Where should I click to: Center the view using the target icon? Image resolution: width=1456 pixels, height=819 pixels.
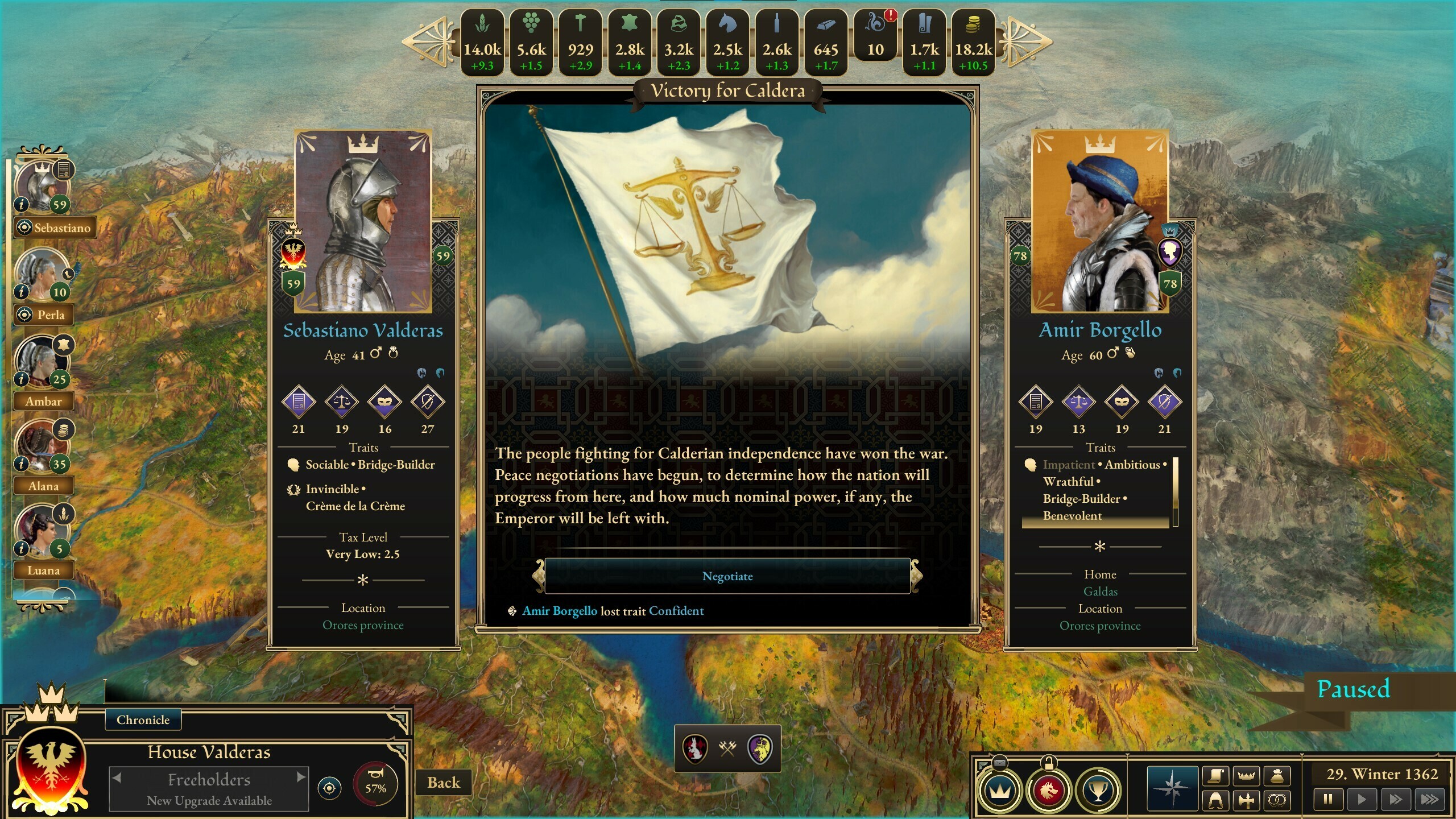click(329, 788)
